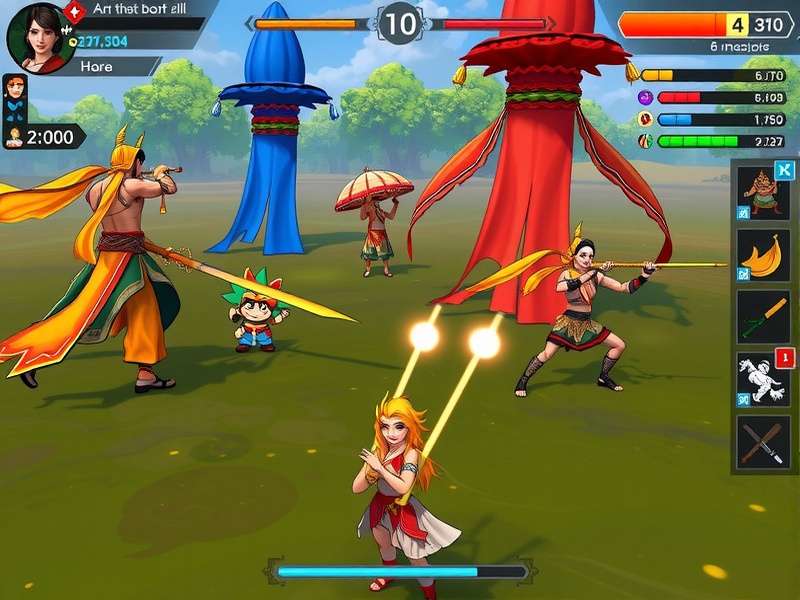The image size is (800, 600).
Task: Activate the warrior character ability slot
Action: (763, 191)
